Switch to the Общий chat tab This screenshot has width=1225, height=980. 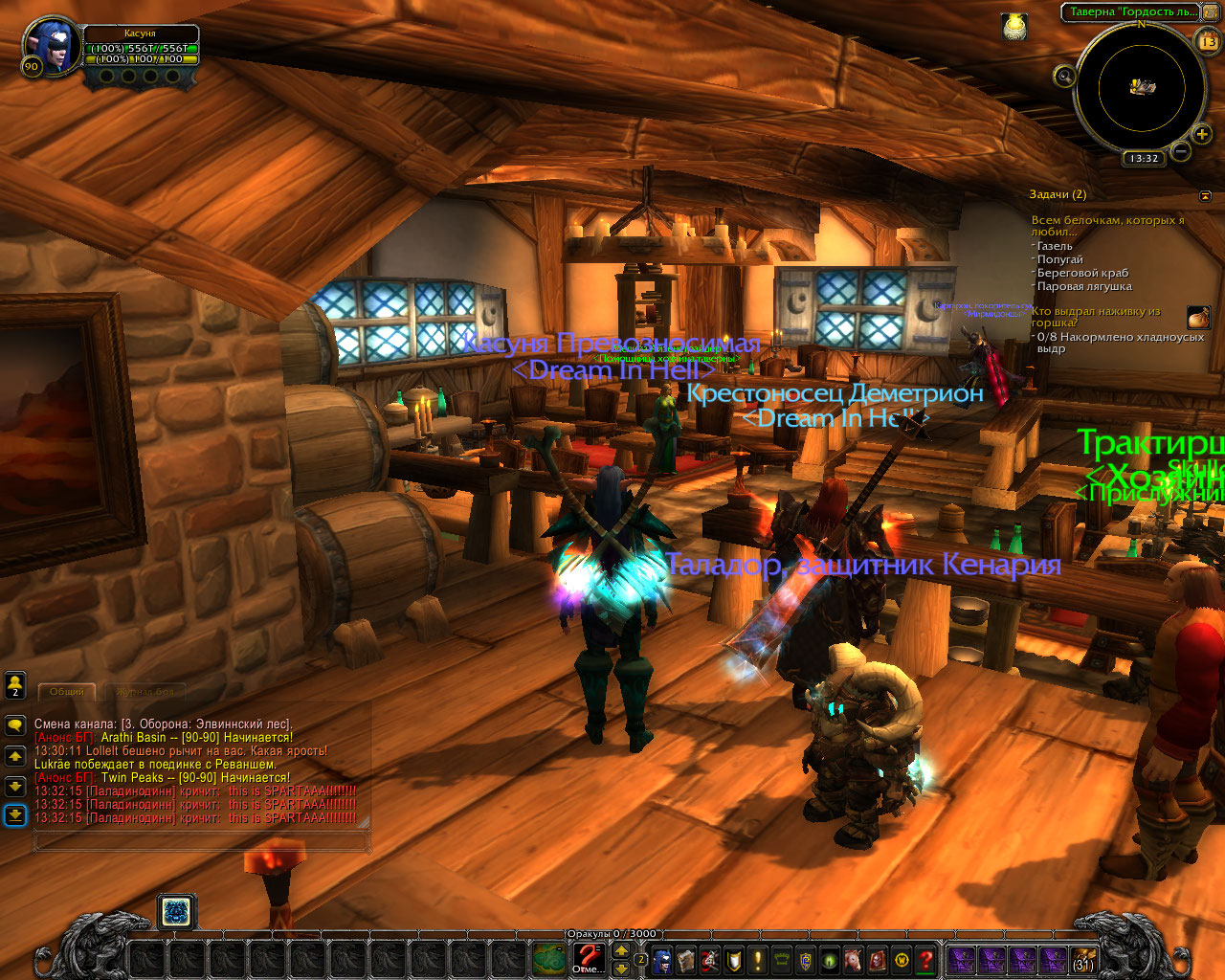pyautogui.click(x=66, y=691)
